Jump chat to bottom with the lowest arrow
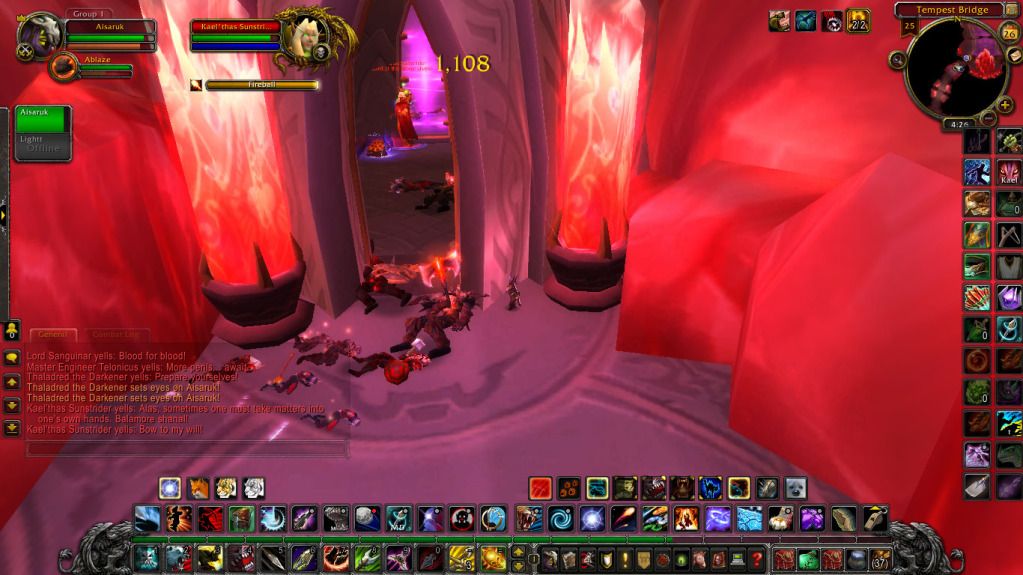 (12, 427)
